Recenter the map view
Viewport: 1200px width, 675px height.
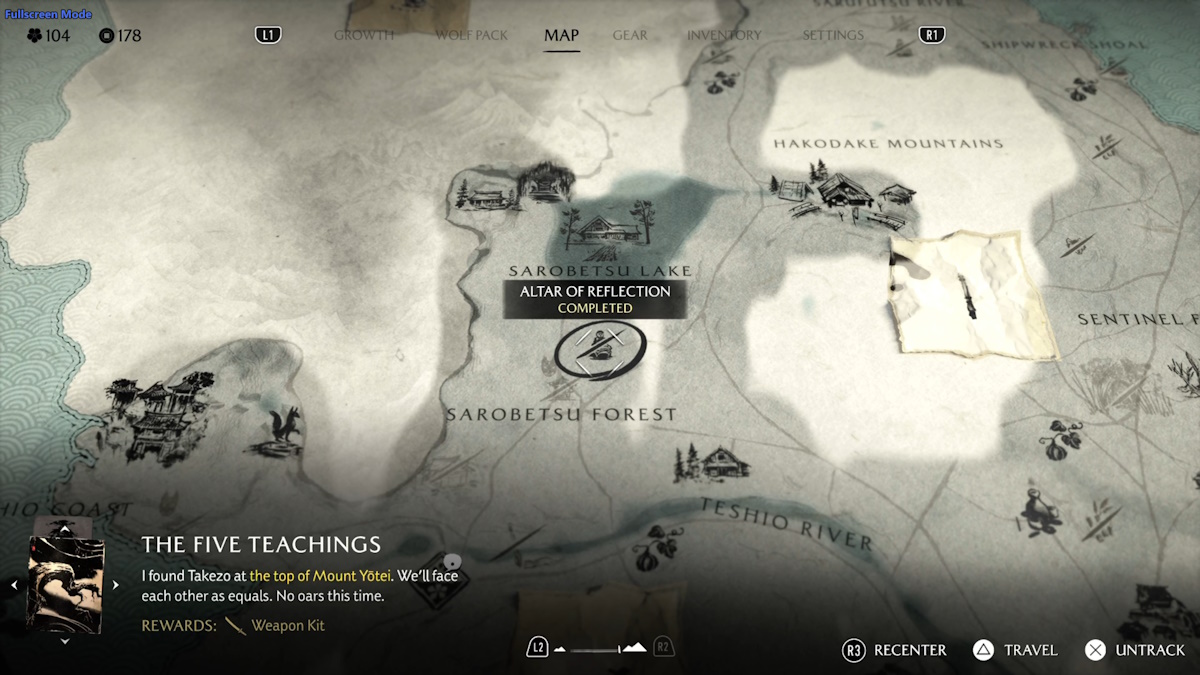[894, 650]
